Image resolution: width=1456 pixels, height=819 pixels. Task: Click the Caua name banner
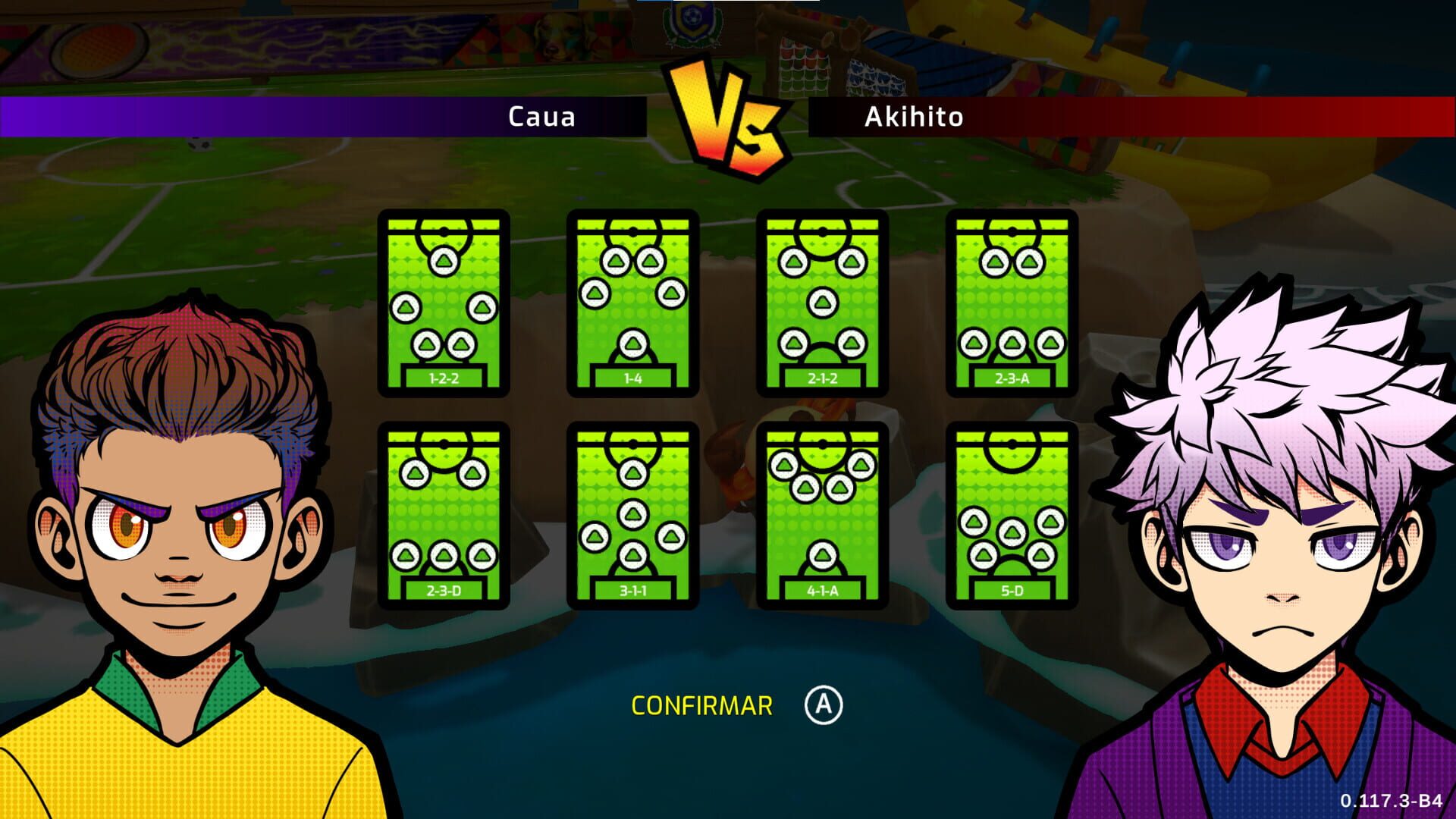point(542,117)
